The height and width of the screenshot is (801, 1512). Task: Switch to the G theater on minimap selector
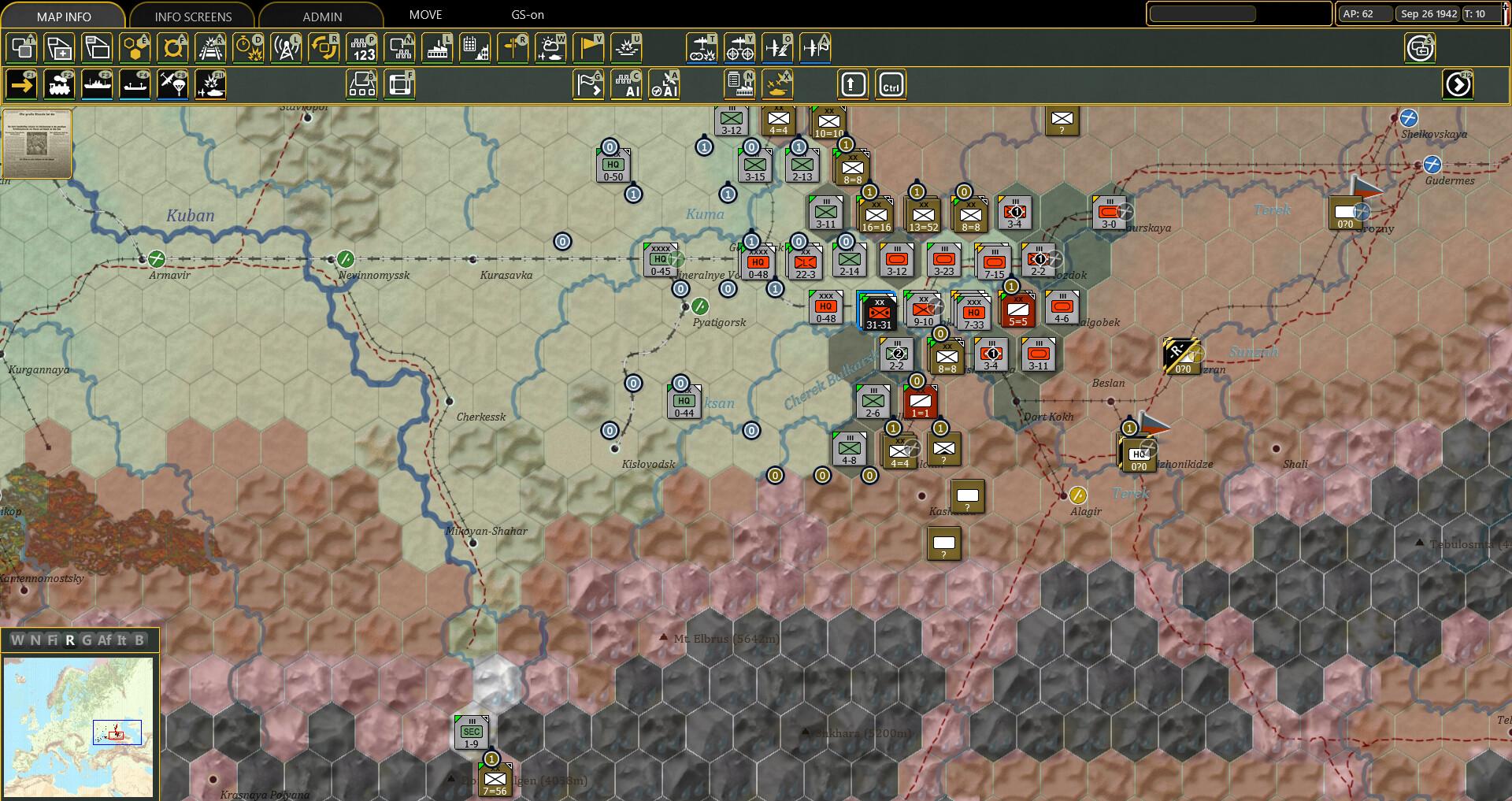pos(88,640)
